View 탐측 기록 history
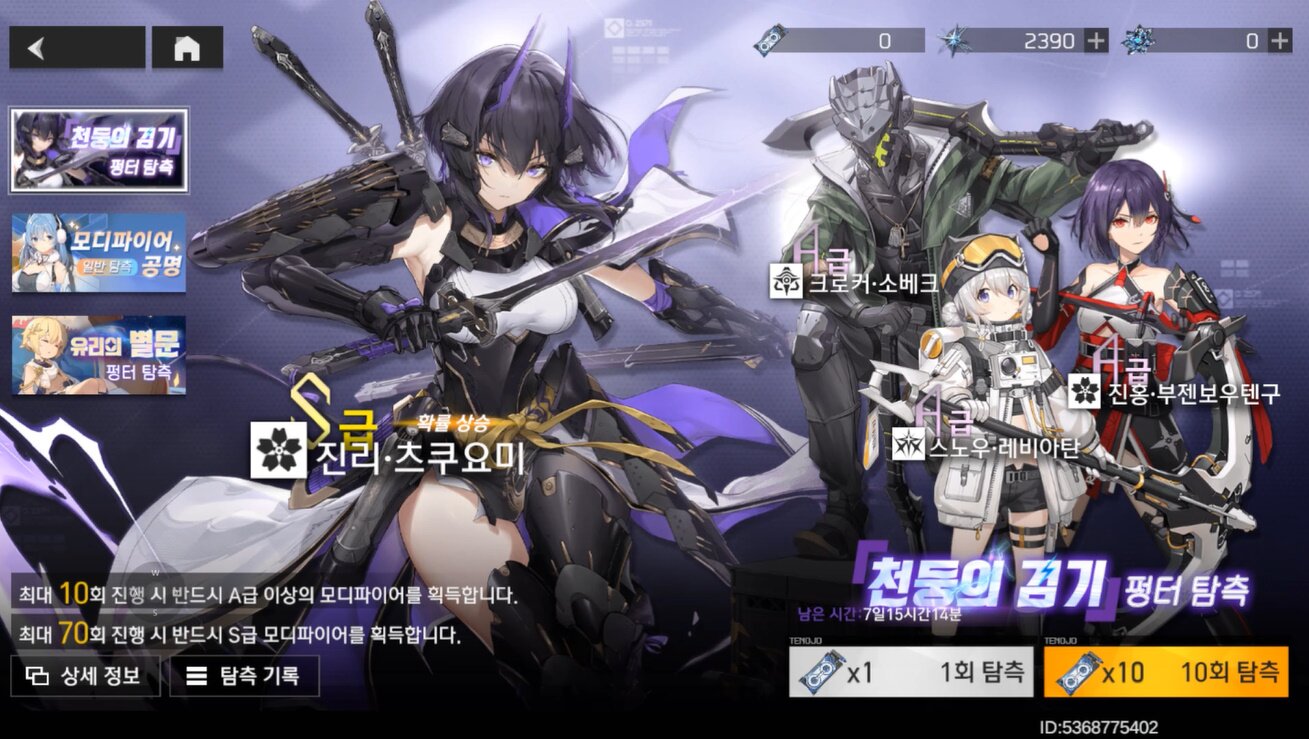 point(245,676)
